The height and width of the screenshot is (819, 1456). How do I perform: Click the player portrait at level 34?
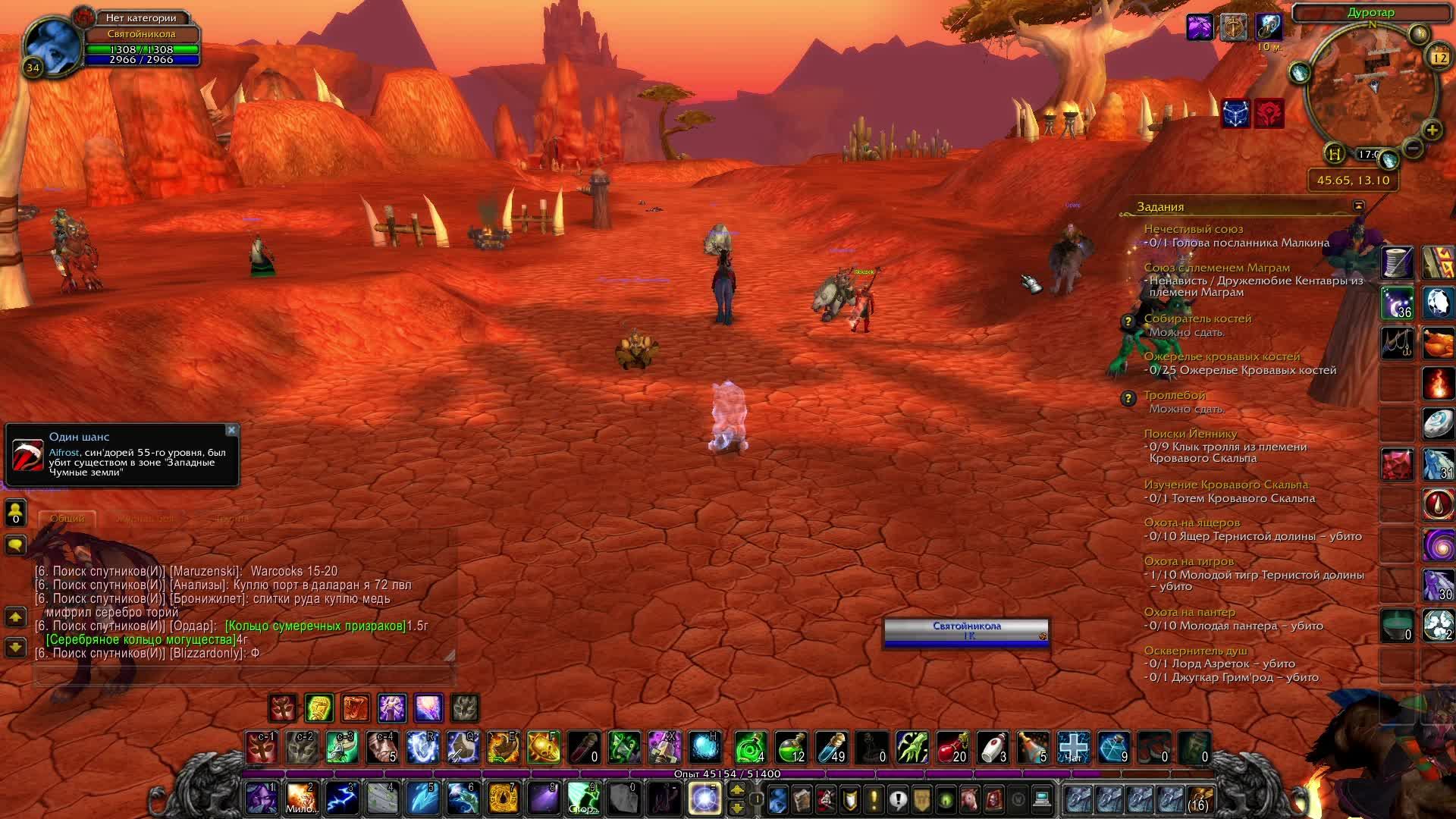[x=52, y=44]
